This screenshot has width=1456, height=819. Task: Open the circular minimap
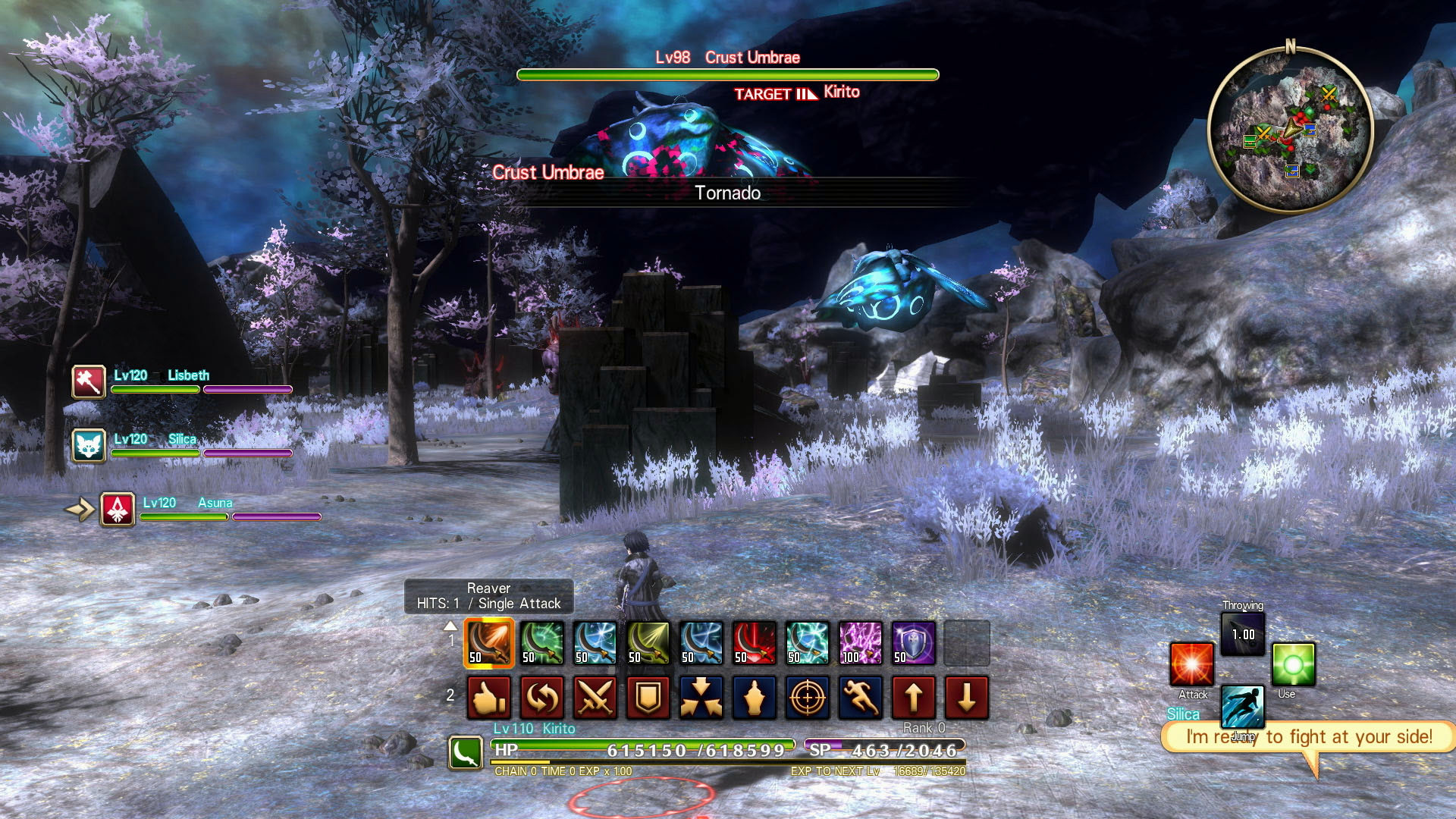point(1290,130)
